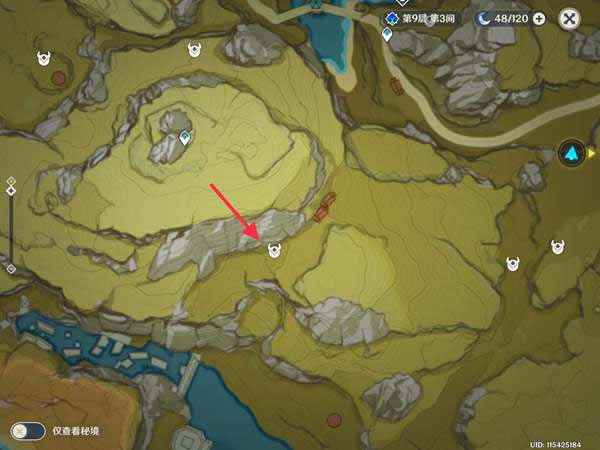This screenshot has width=600, height=450.
Task: Click the zoom-in button on the zoom slider
Action: click(x=11, y=181)
